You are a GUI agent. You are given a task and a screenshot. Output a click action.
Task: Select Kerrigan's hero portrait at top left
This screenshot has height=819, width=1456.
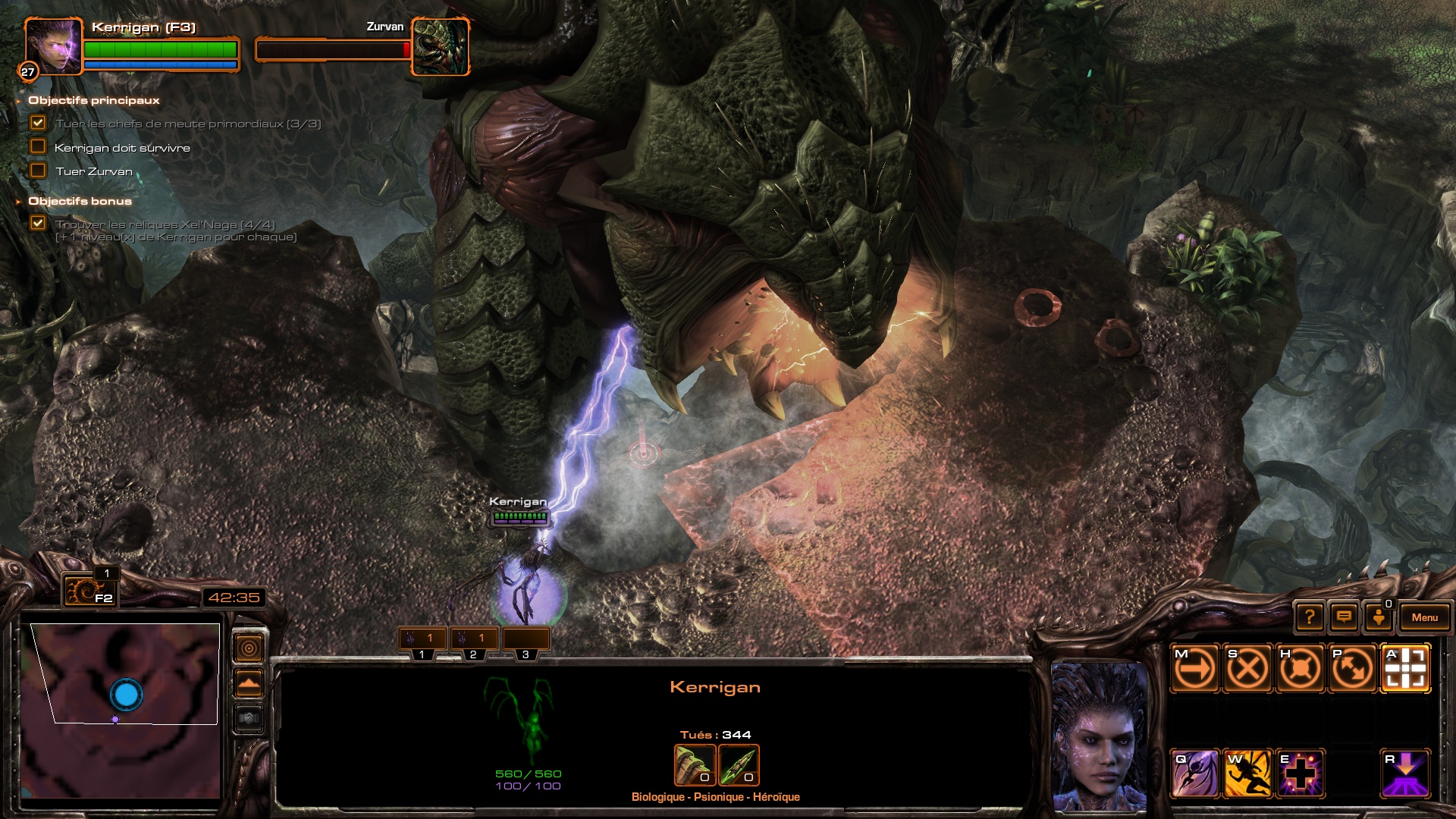tap(53, 46)
